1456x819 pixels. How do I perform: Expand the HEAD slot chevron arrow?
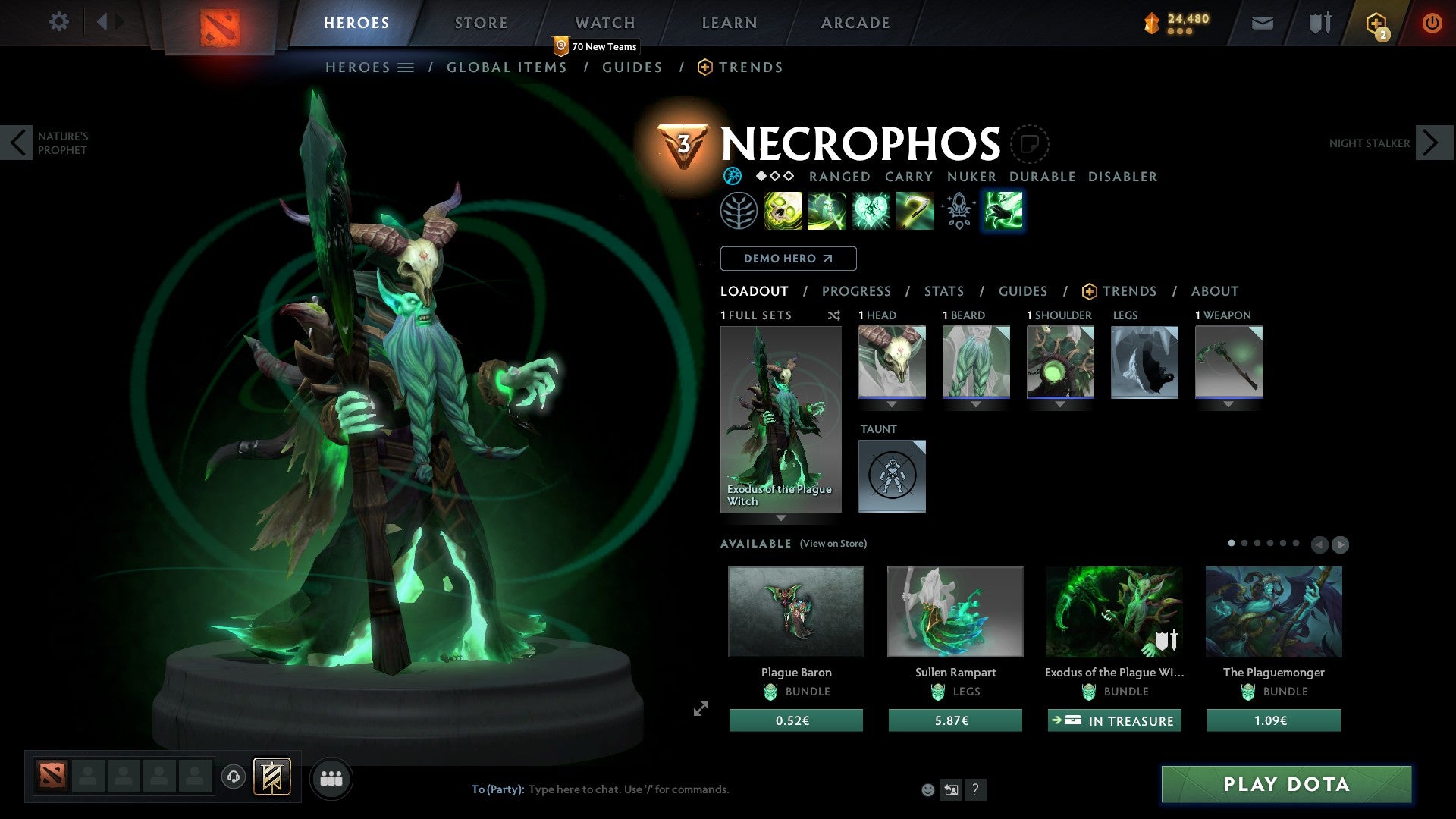[x=892, y=404]
